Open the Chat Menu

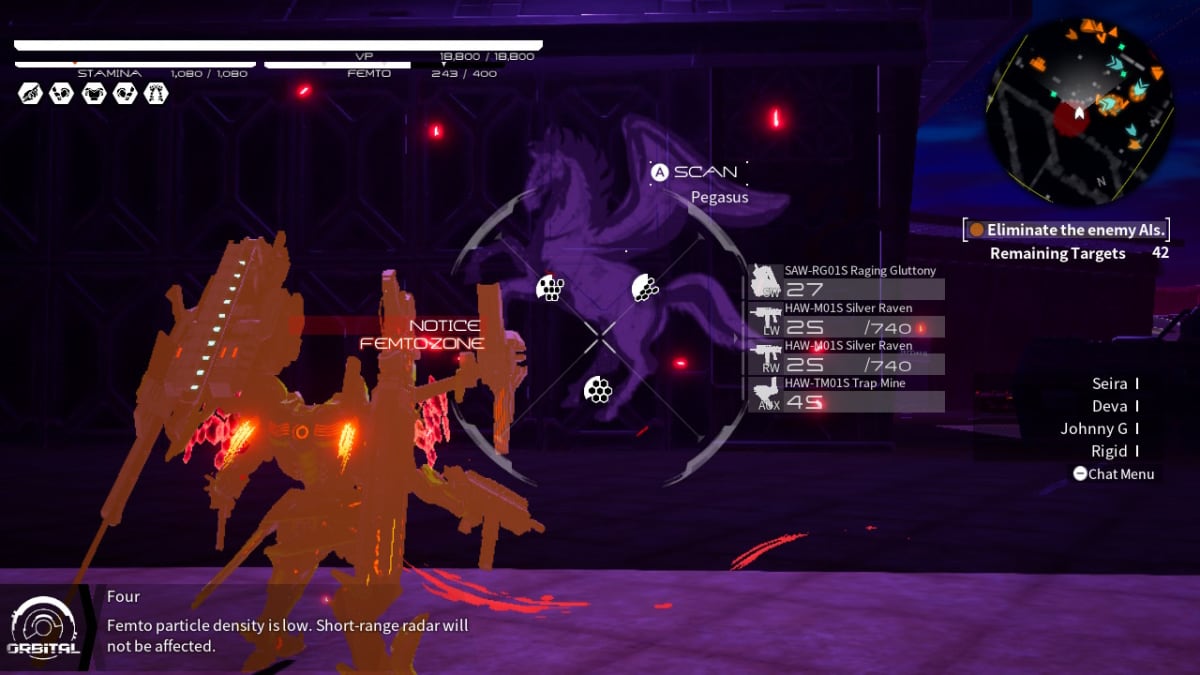coord(1113,474)
